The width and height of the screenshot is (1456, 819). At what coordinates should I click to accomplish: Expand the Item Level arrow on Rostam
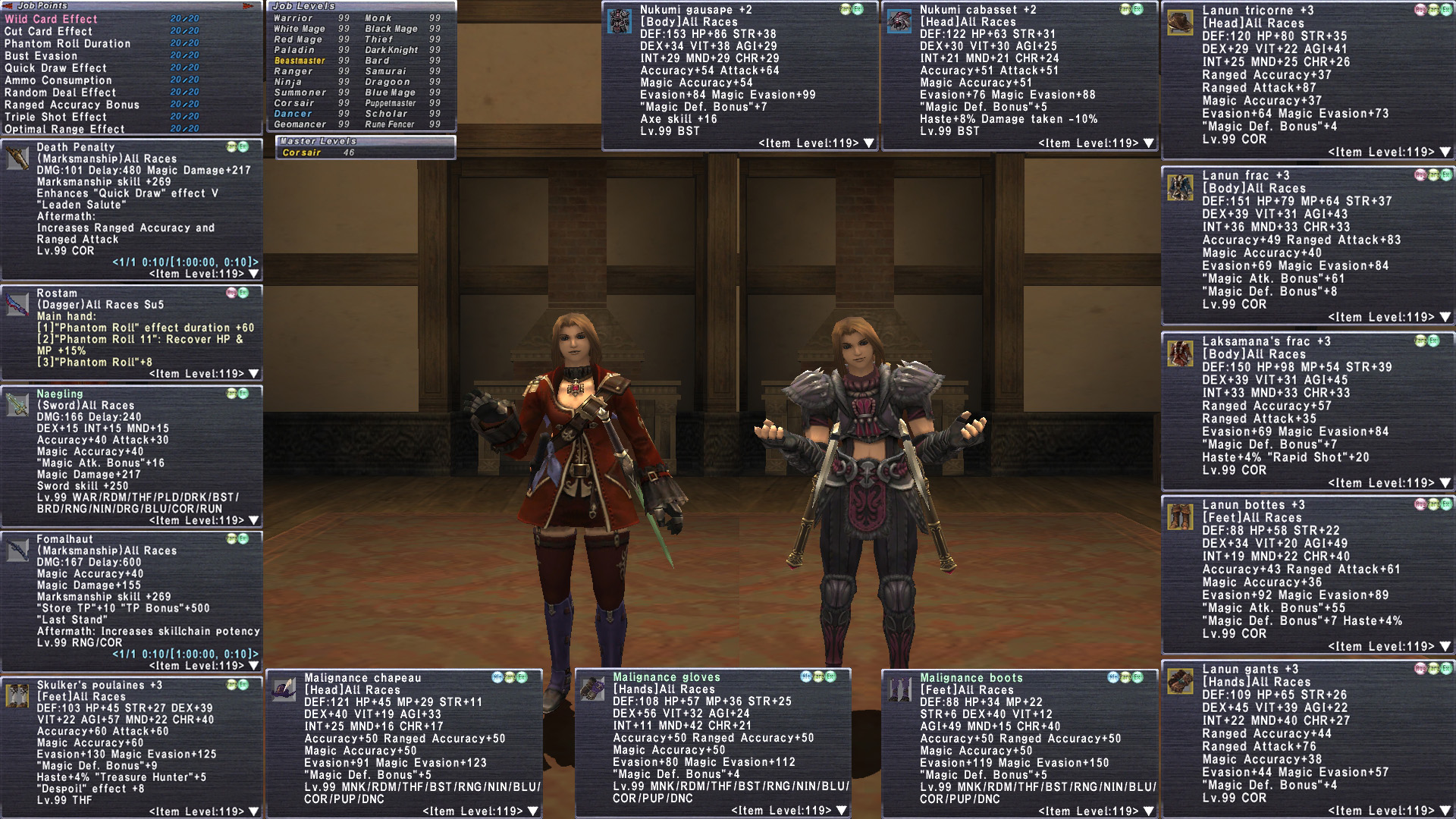coord(254,374)
